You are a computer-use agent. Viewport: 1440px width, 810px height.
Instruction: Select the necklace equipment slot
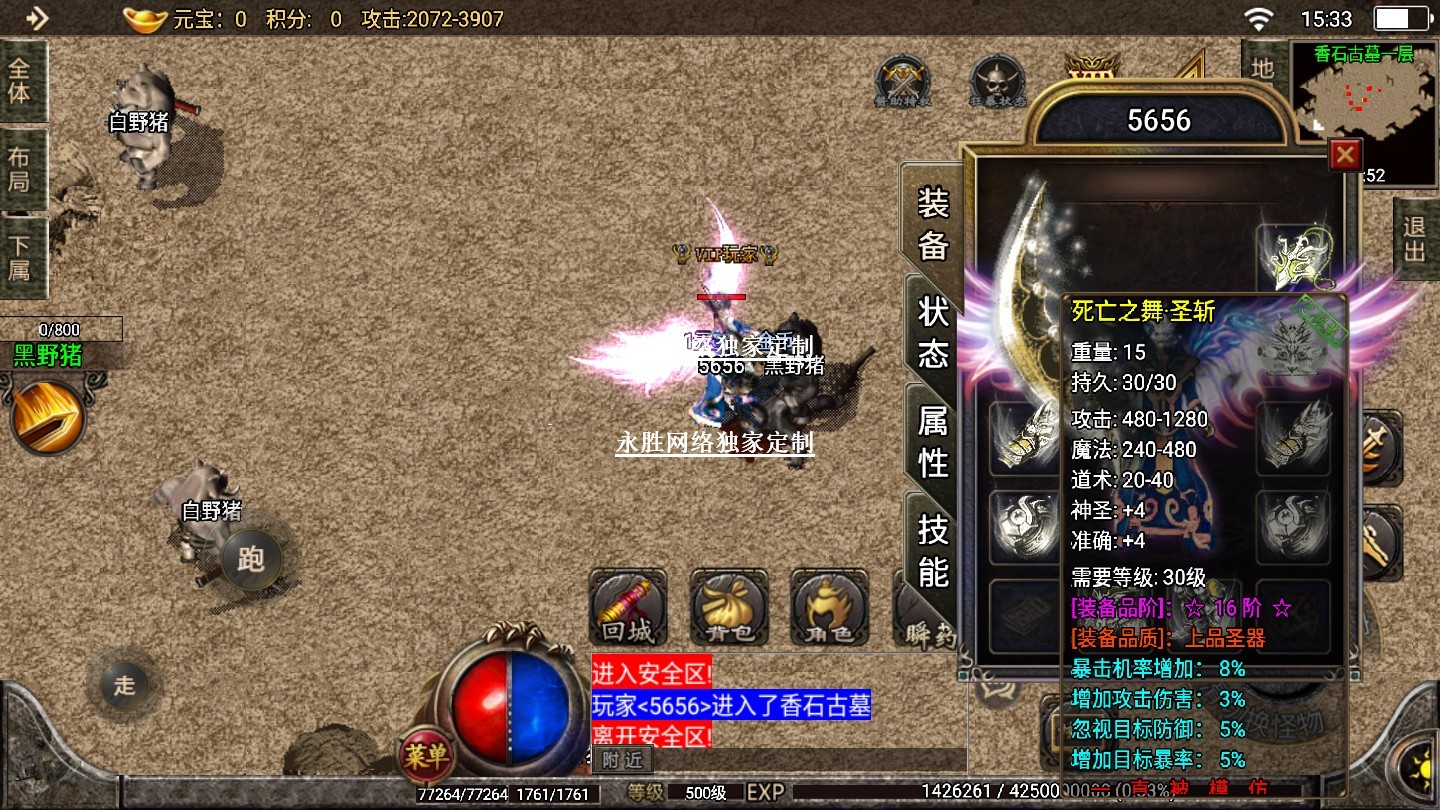click(1292, 258)
